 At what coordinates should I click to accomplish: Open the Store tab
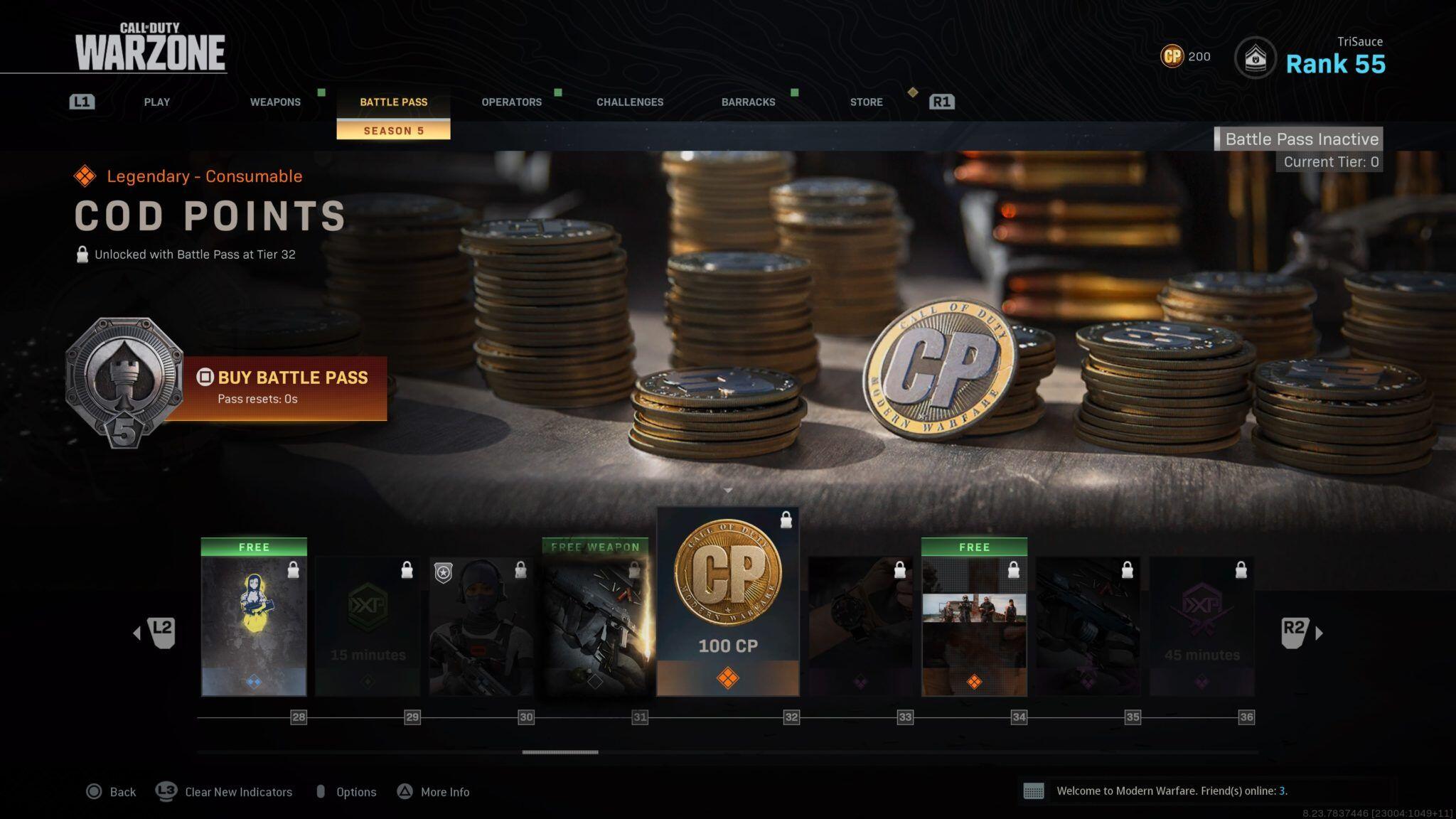coord(866,102)
